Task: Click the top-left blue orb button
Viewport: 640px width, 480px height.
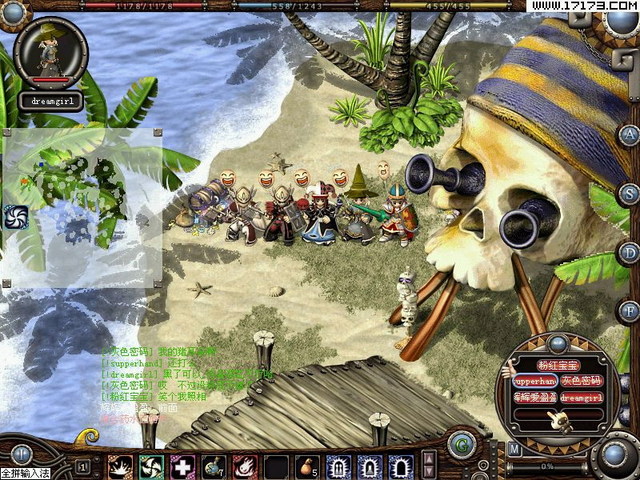Action: click(15, 12)
